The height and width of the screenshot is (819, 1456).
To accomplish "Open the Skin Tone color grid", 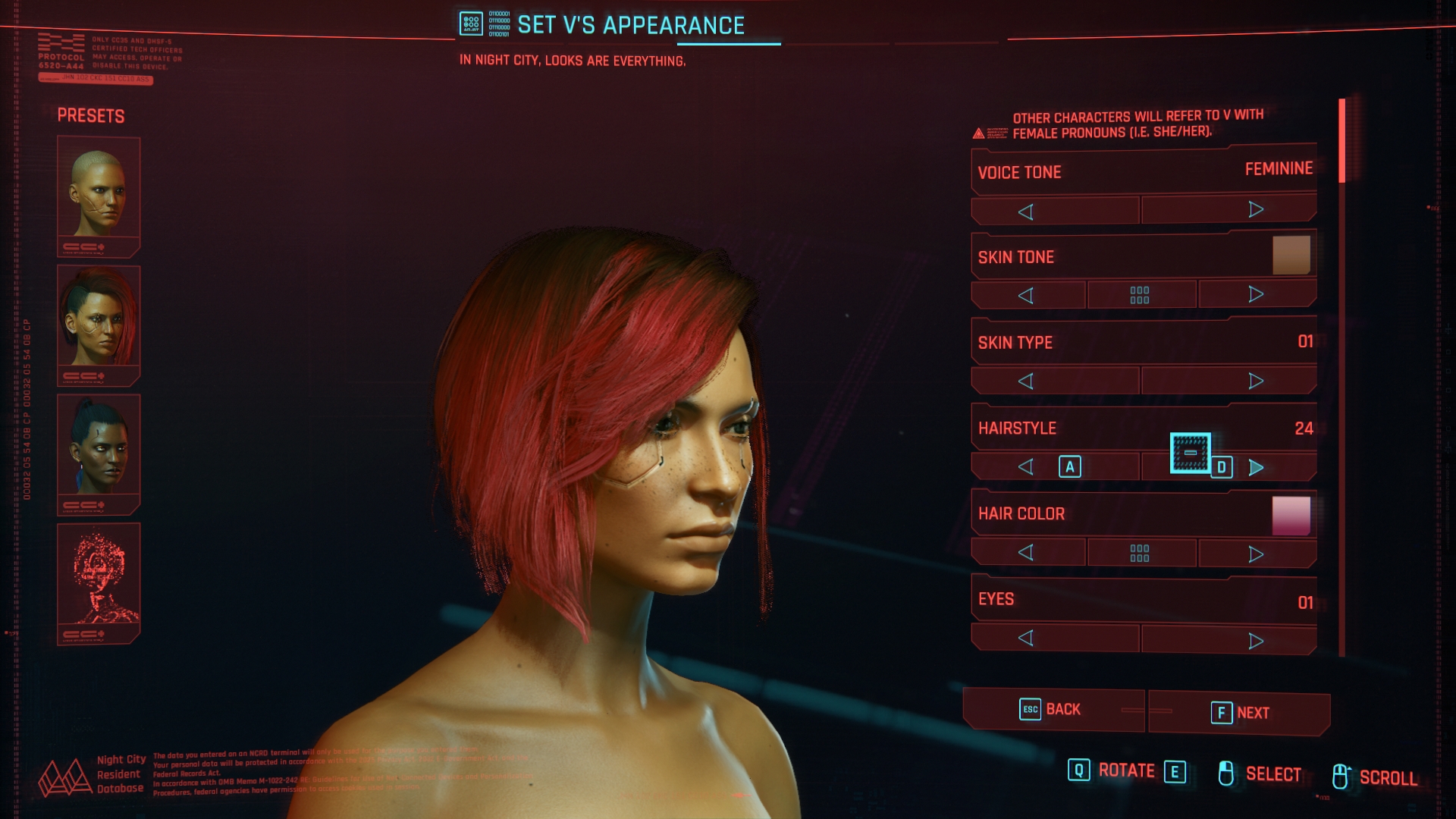I will pos(1140,295).
